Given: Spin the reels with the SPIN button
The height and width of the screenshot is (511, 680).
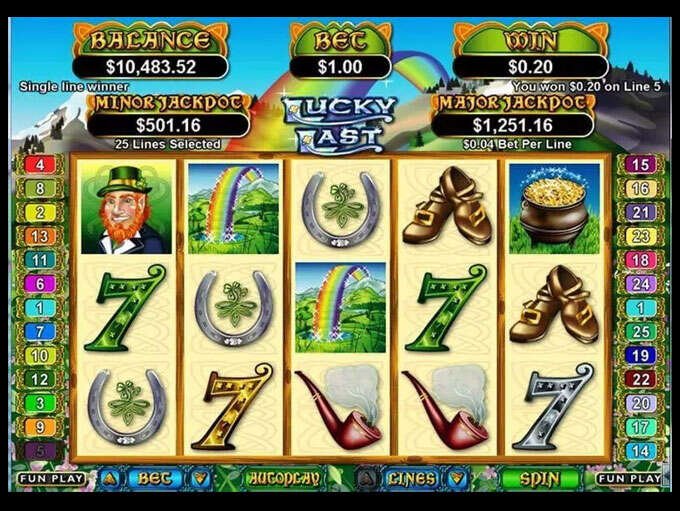Looking at the screenshot, I should (539, 478).
